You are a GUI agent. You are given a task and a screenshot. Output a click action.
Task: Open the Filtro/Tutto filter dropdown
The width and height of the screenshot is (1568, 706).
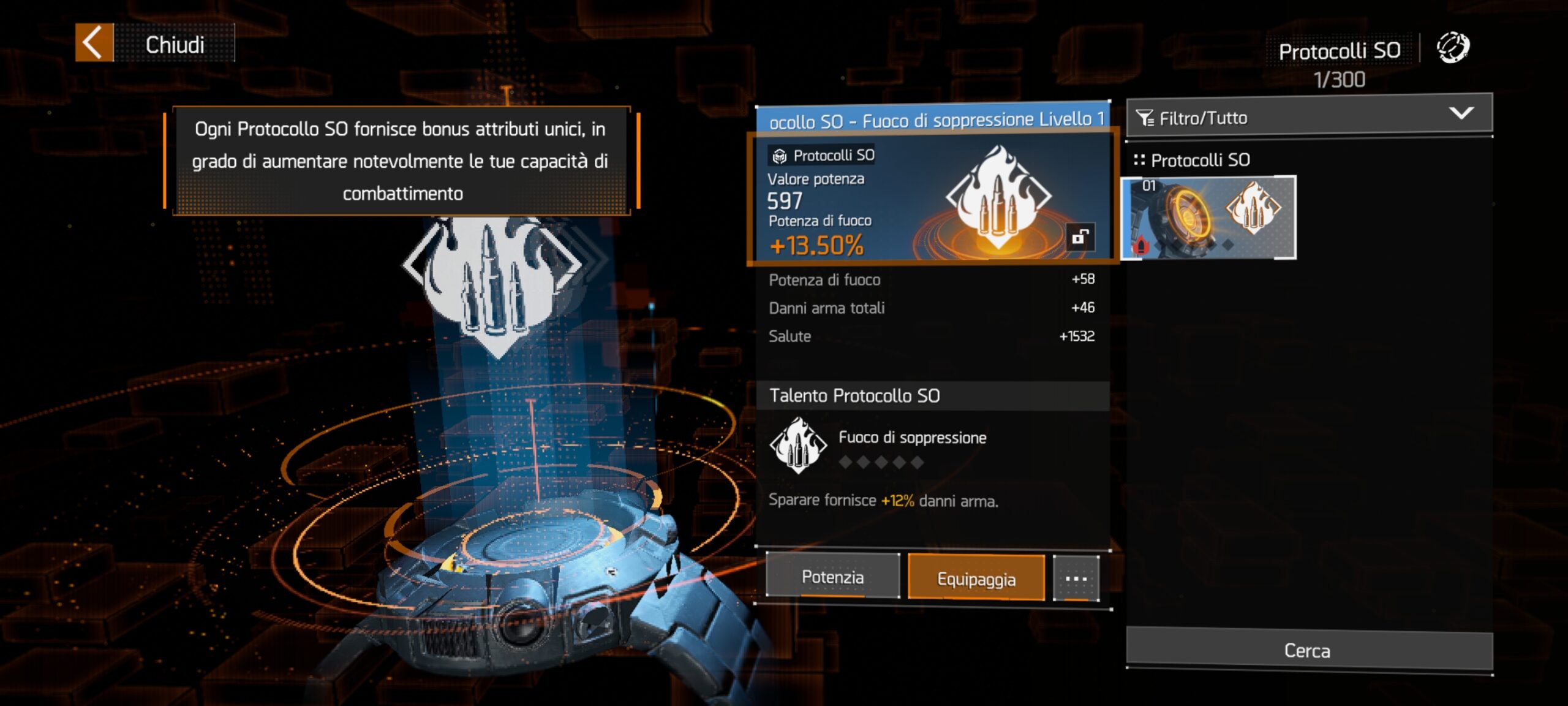(x=1308, y=116)
